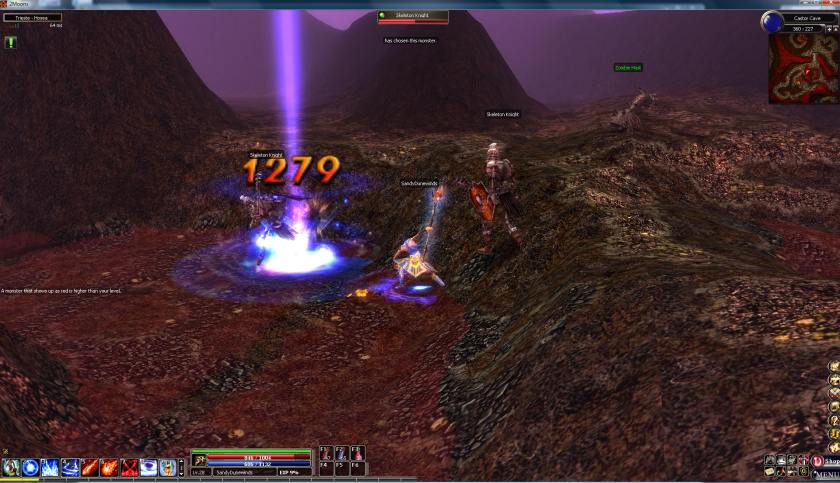
Task: Use the F3 potion quickslot
Action: 357,453
